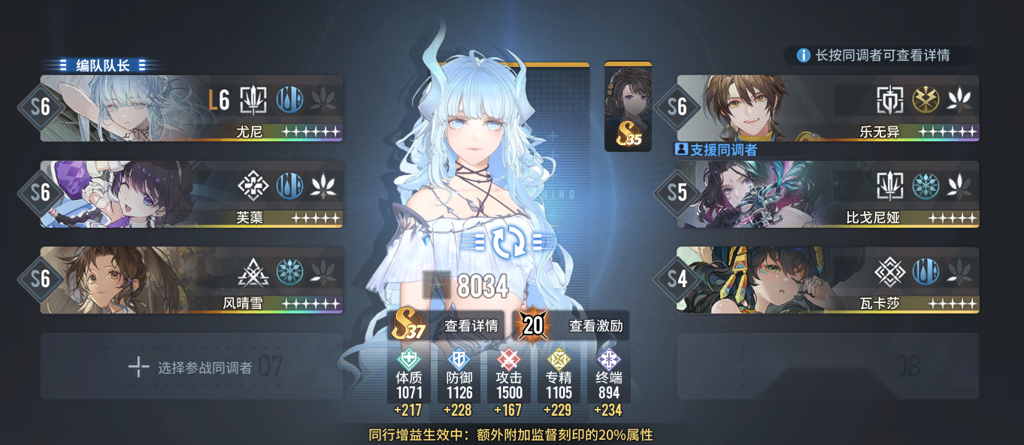Click the empty 选择参战同调者 slot

[x=190, y=367]
